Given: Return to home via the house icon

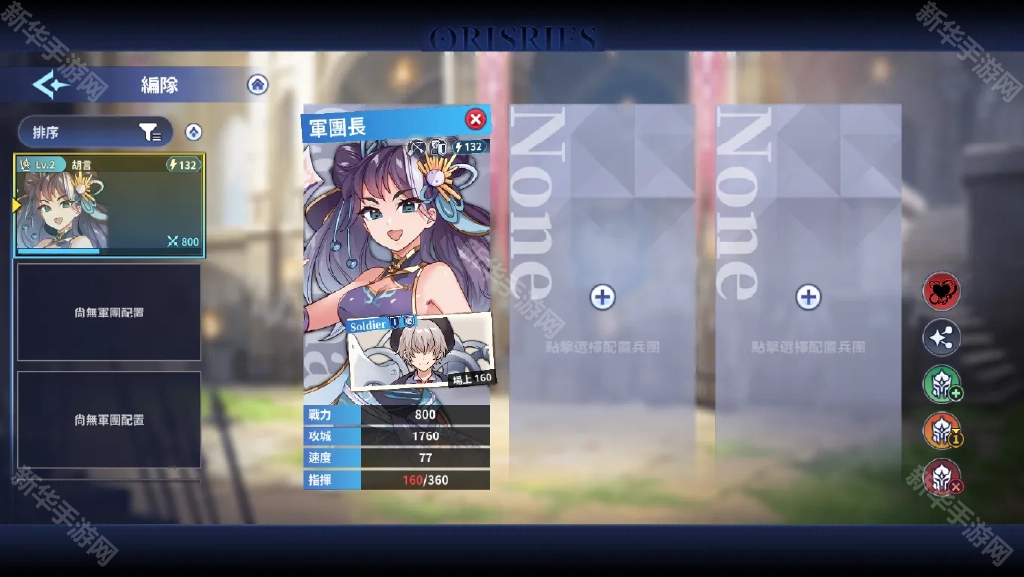Looking at the screenshot, I should 258,84.
